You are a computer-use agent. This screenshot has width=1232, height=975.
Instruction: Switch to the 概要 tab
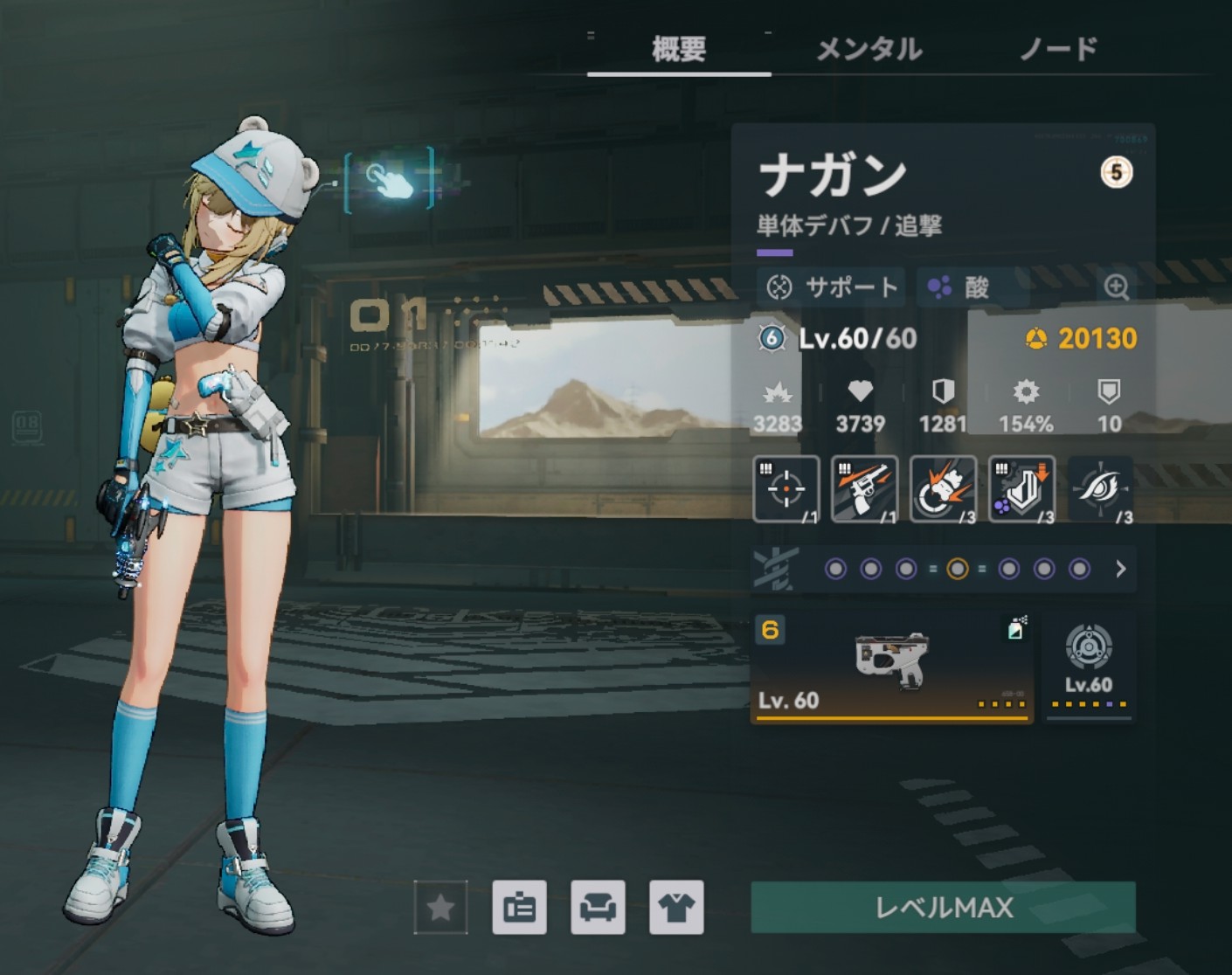[679, 49]
